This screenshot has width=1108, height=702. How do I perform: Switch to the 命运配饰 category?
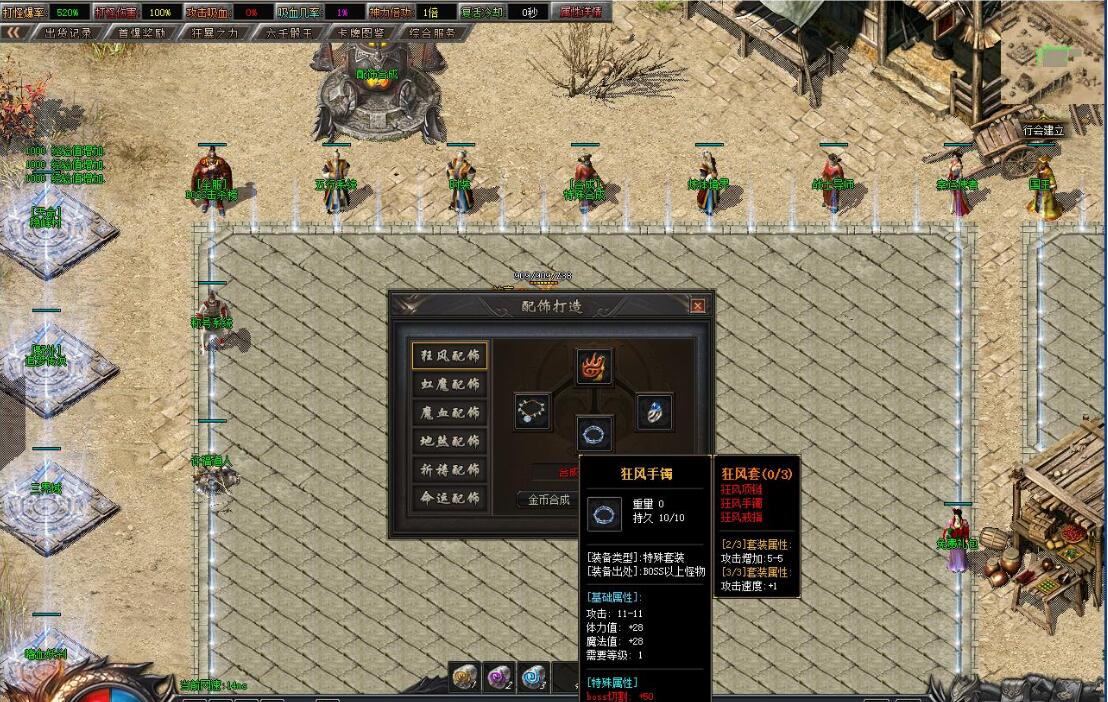(x=448, y=498)
